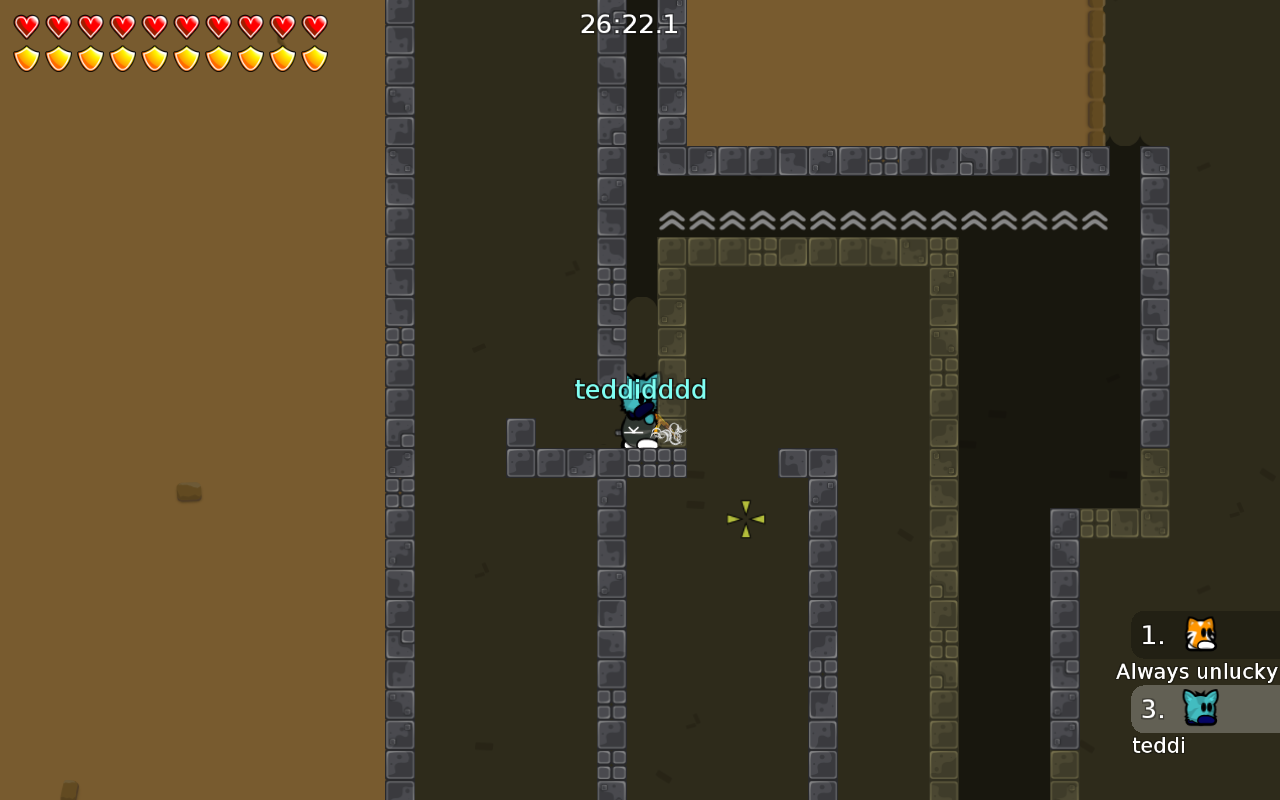This screenshot has height=800, width=1280.
Task: Click the rank '1.' entry on the leaderboard
Action: click(1151, 634)
